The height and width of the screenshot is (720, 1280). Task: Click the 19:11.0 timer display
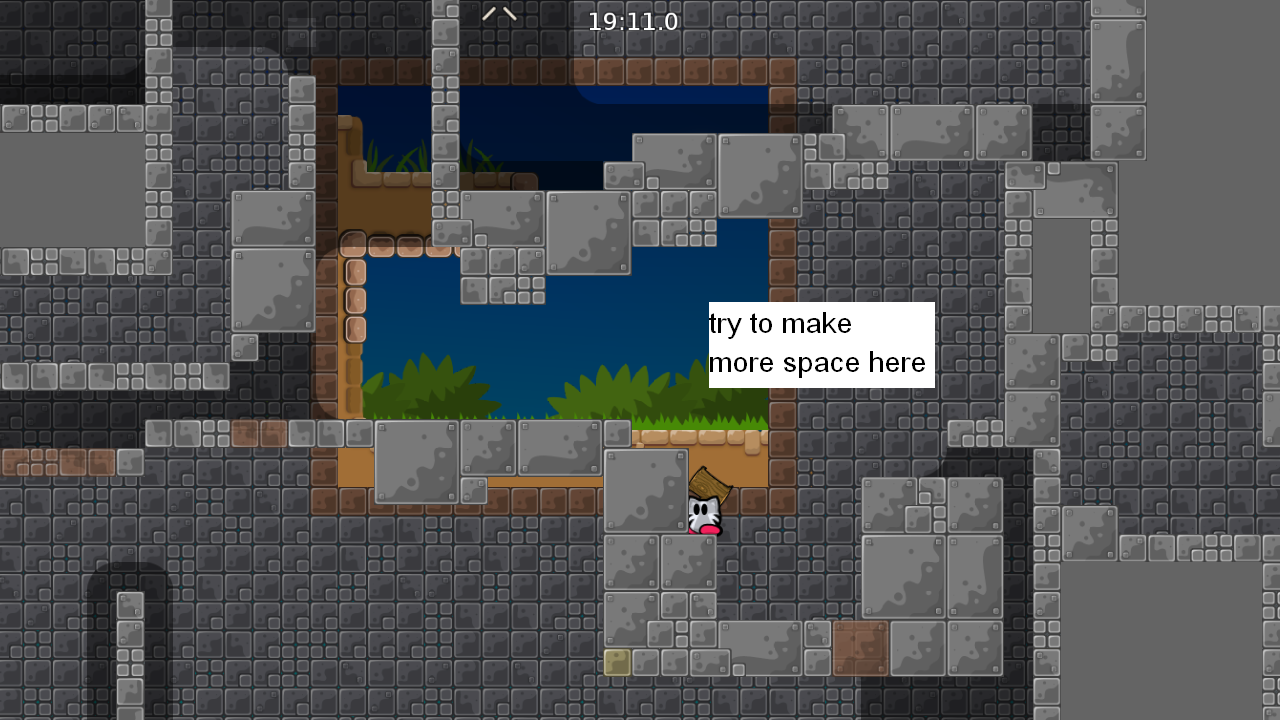click(x=634, y=19)
